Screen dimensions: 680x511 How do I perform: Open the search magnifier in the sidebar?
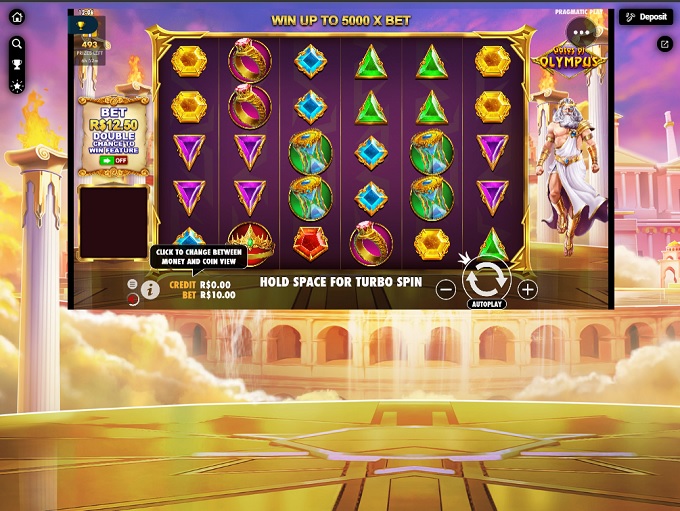17,44
